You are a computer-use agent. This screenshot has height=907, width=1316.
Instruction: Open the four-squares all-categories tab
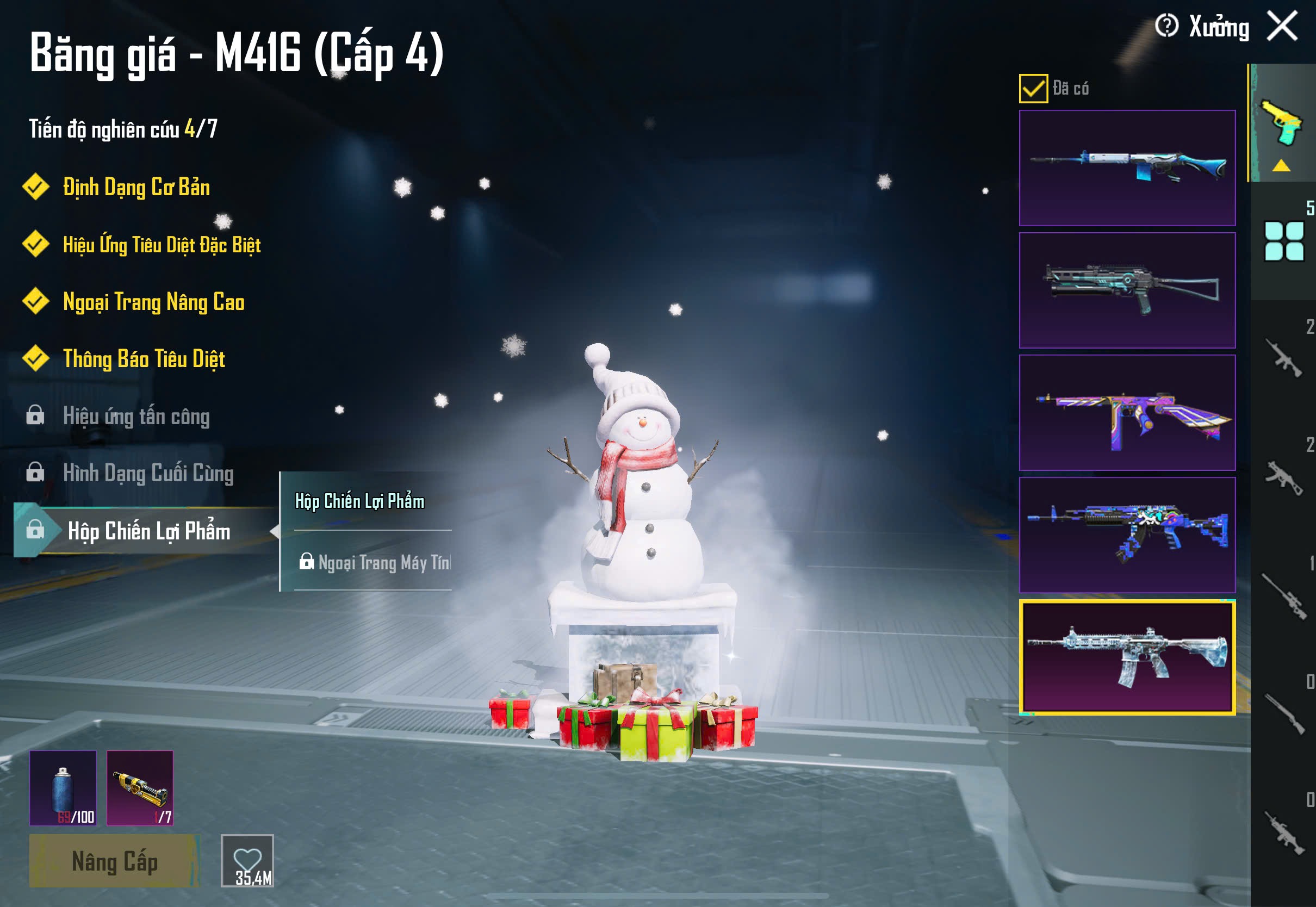(1283, 241)
